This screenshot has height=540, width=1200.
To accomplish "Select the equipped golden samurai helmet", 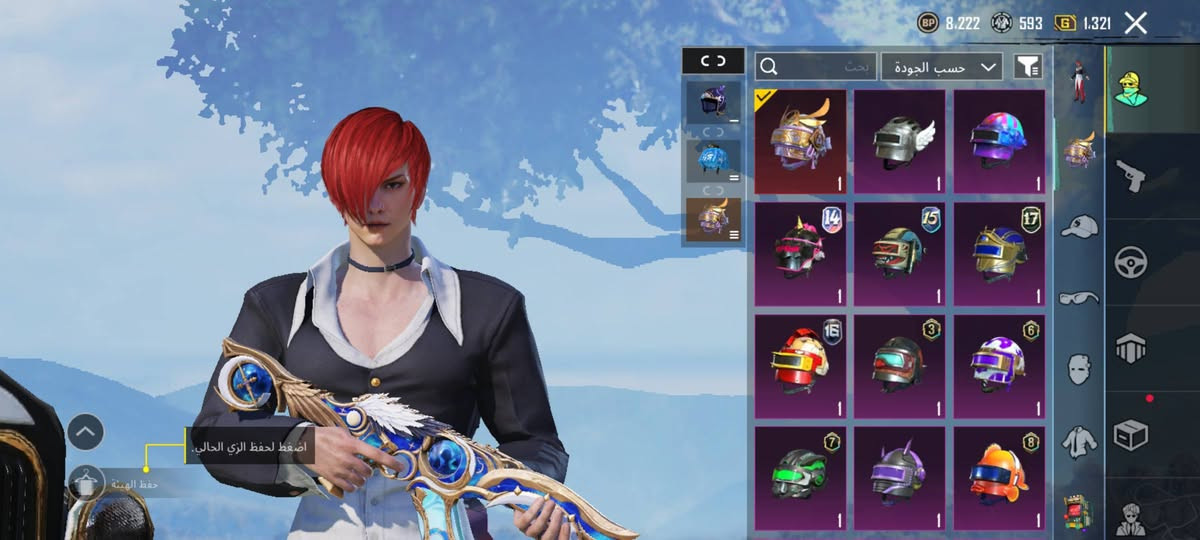I will pos(799,141).
